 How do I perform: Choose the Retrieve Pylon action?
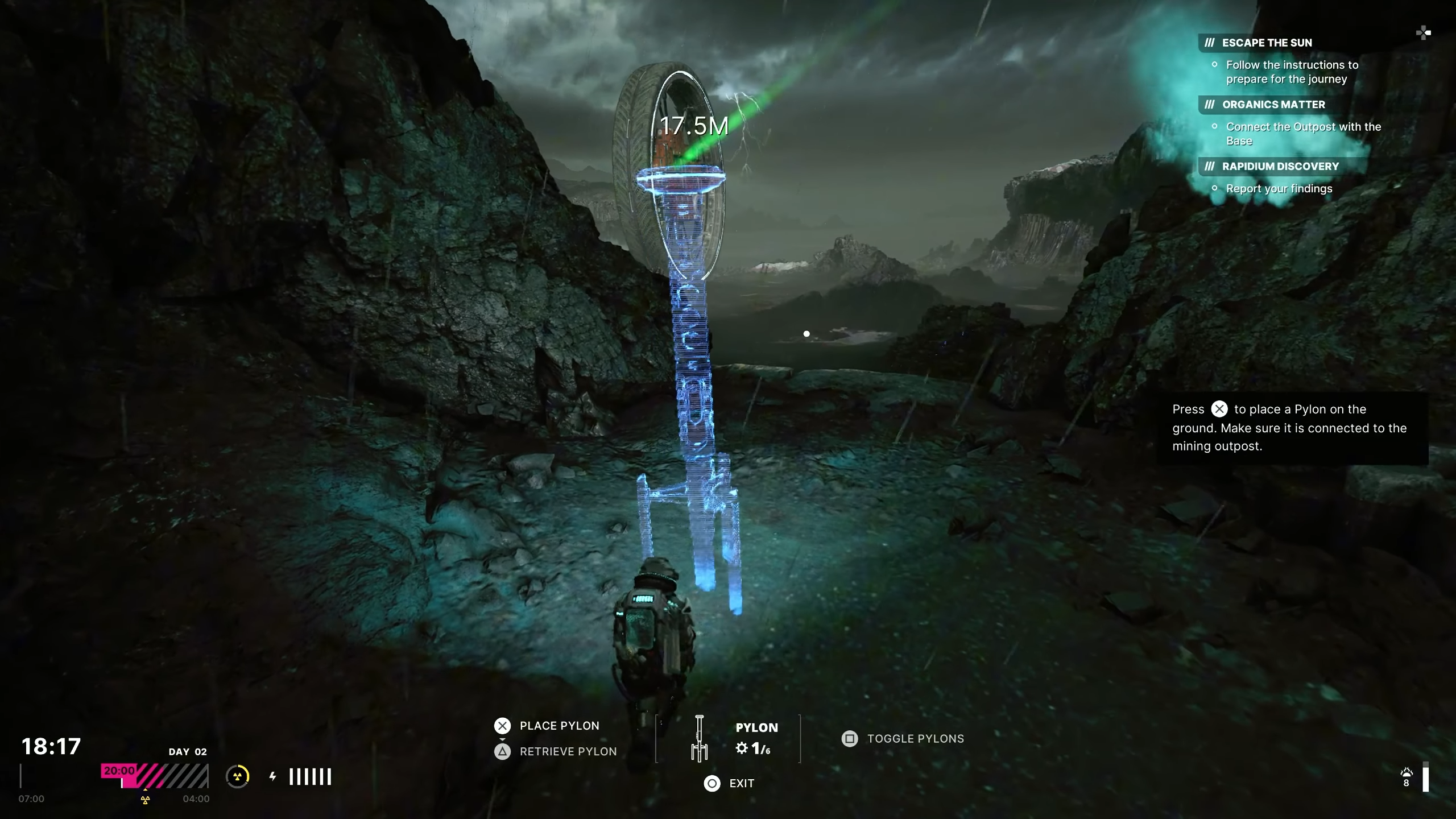[567, 752]
